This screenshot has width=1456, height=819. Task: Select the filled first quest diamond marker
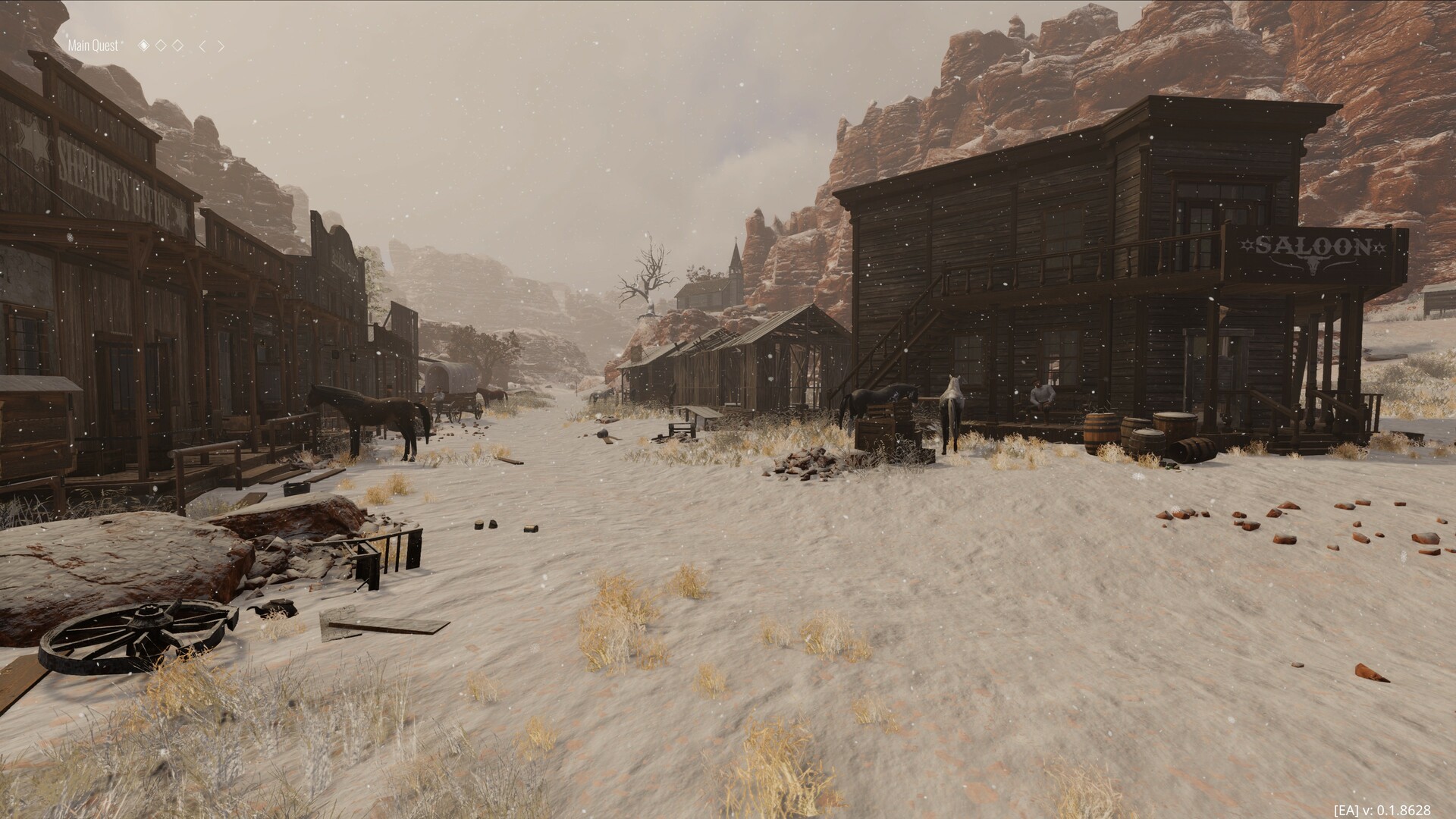tap(144, 45)
